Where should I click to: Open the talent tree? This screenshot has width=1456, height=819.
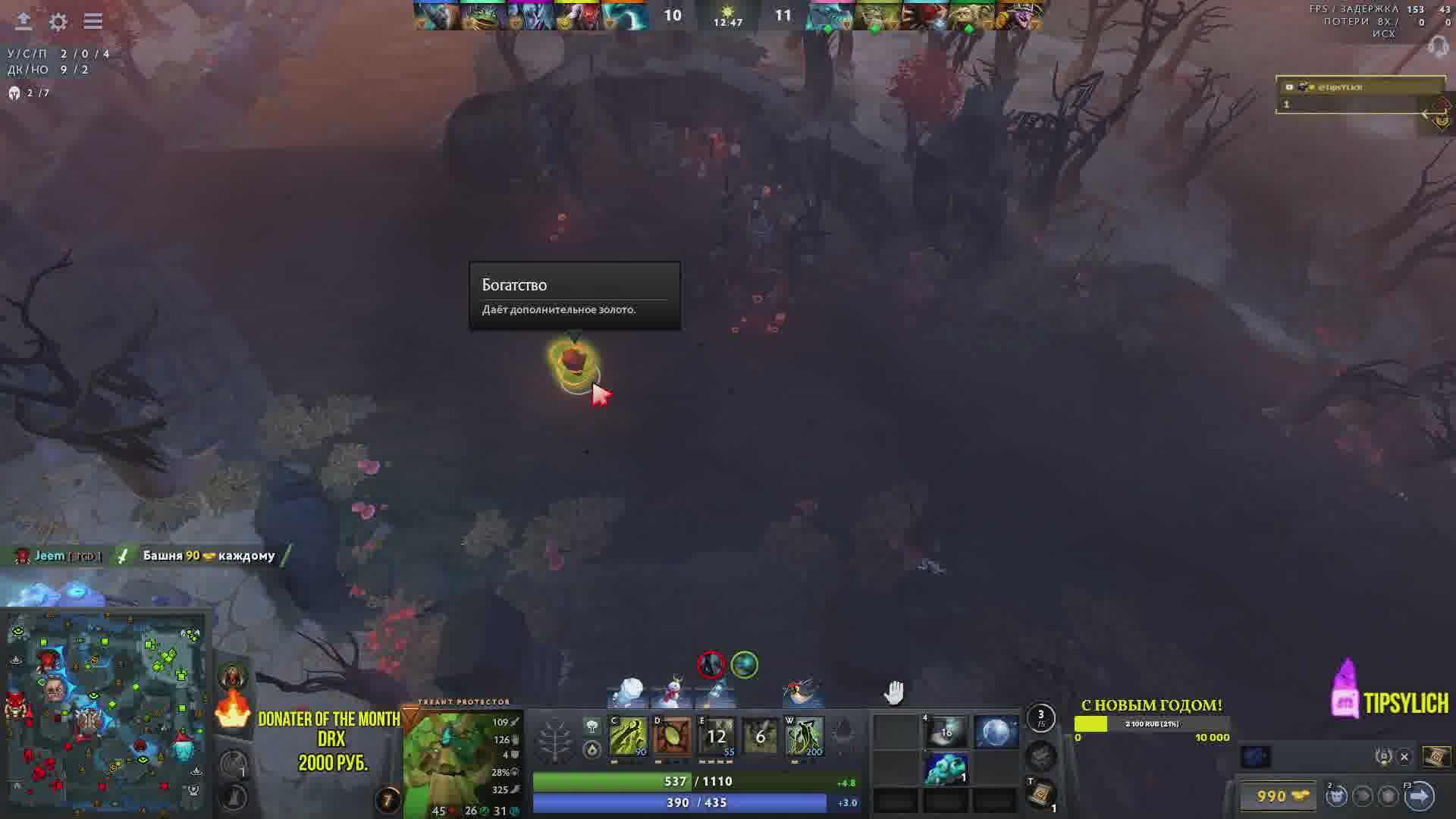pos(554,737)
